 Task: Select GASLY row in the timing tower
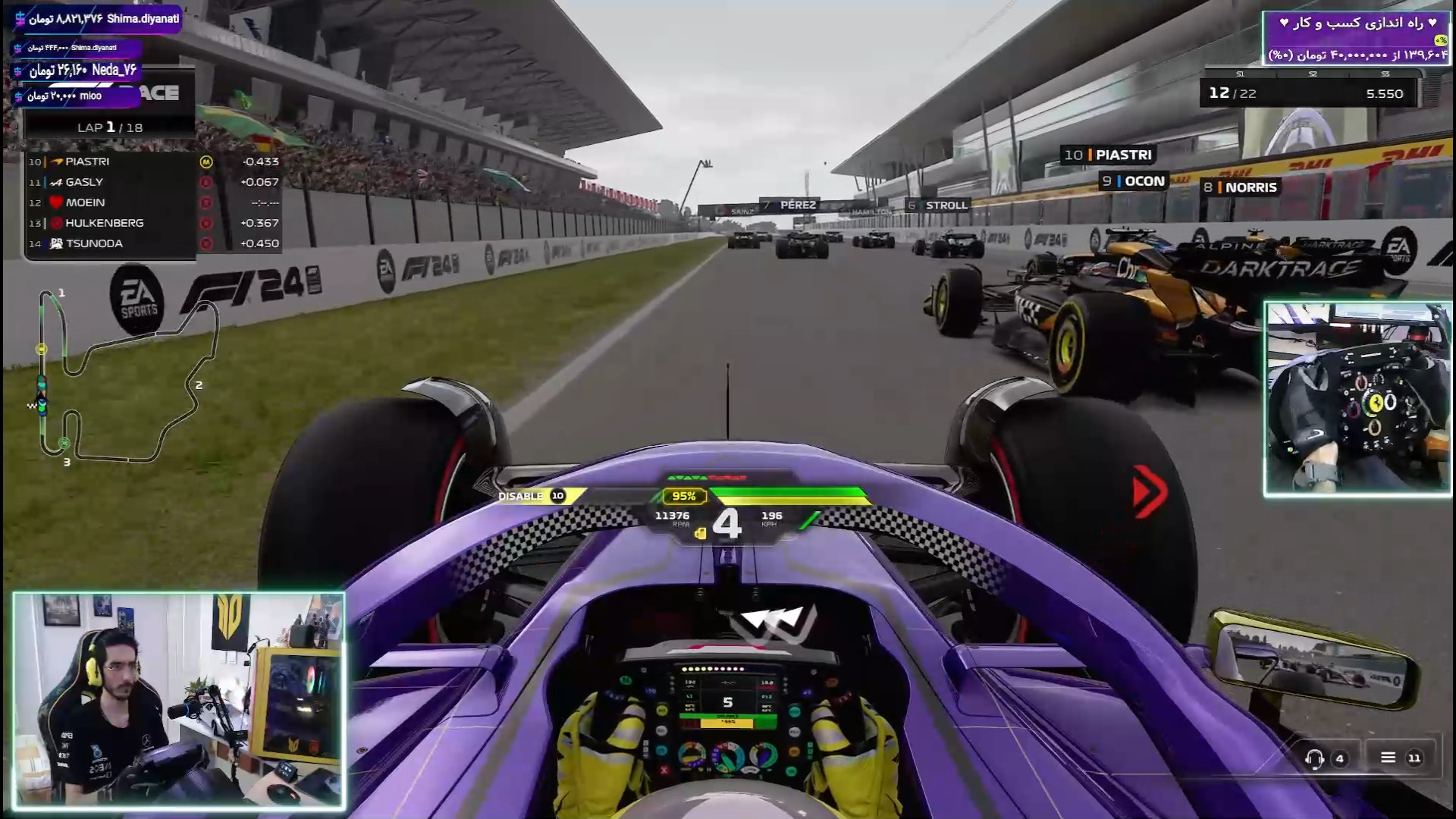(x=152, y=182)
